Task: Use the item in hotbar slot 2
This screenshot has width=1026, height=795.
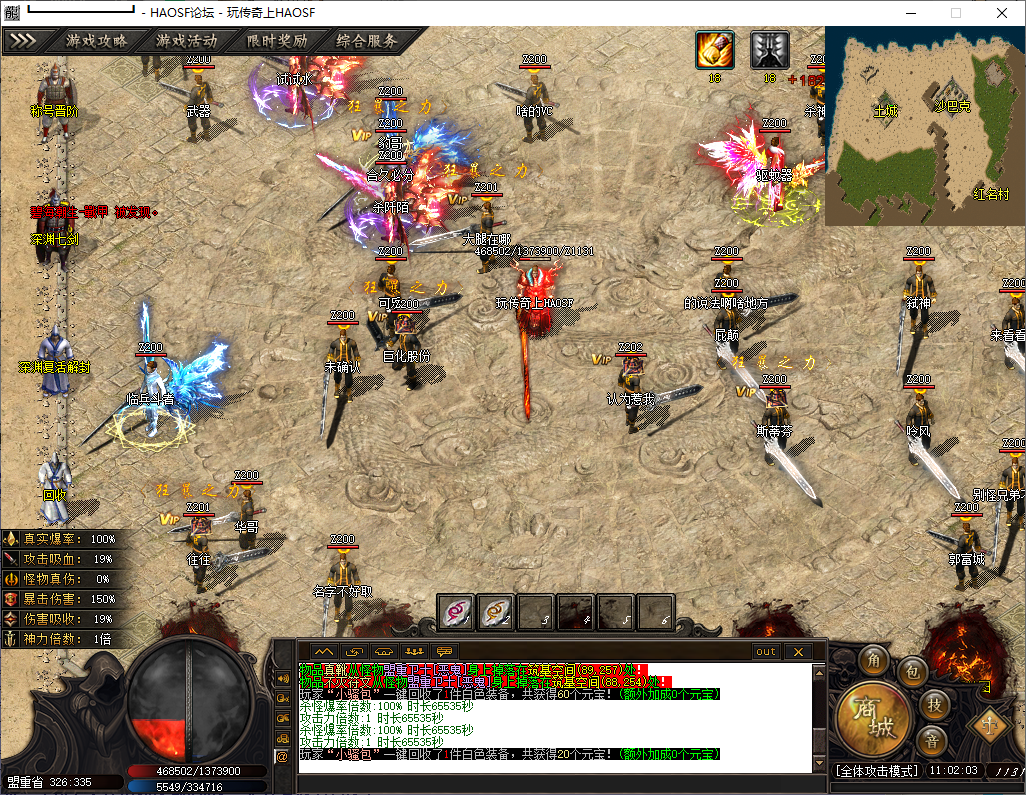Action: (x=496, y=611)
